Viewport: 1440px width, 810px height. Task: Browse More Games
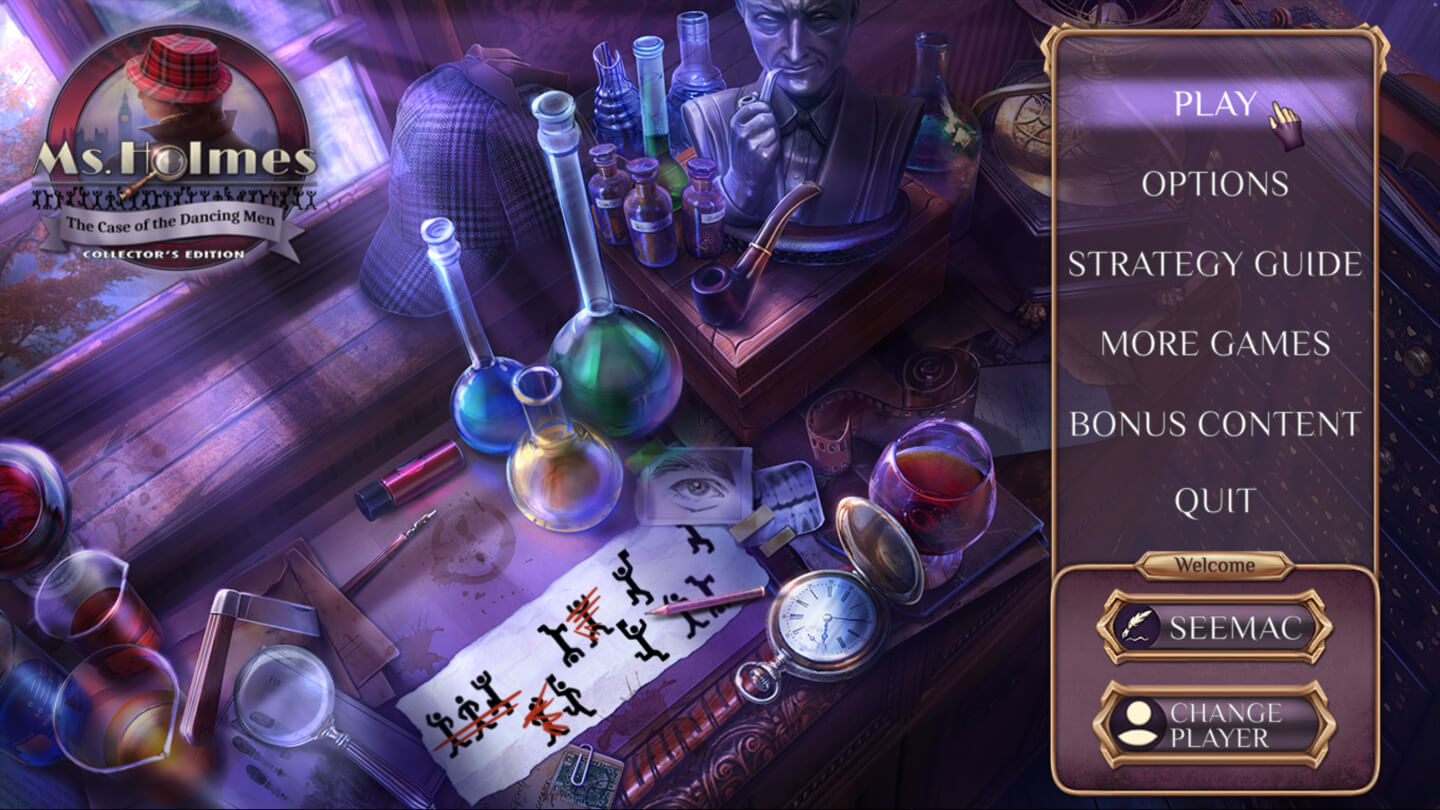(1214, 344)
